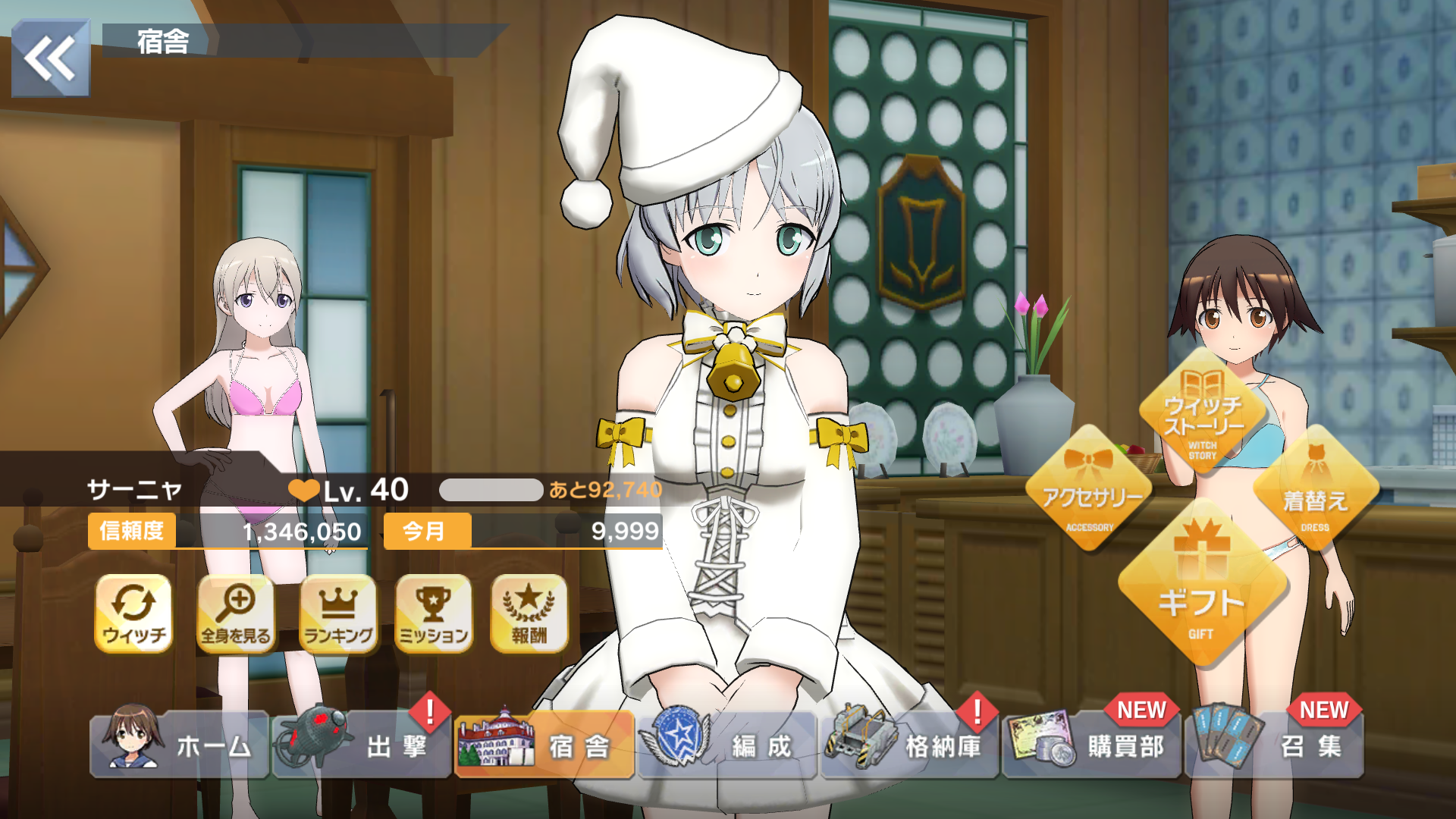This screenshot has height=819, width=1456.
Task: Go to the ホーム home tab
Action: click(x=180, y=745)
